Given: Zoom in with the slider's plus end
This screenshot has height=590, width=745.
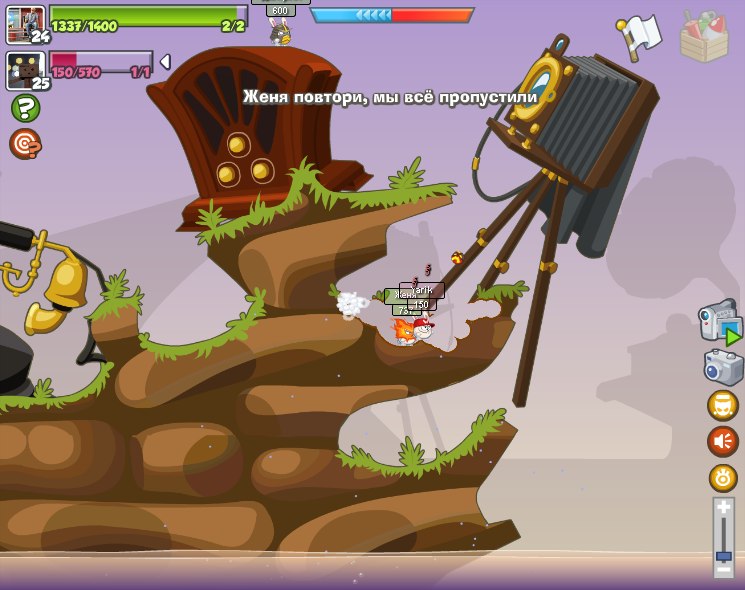Looking at the screenshot, I should pos(723,508).
